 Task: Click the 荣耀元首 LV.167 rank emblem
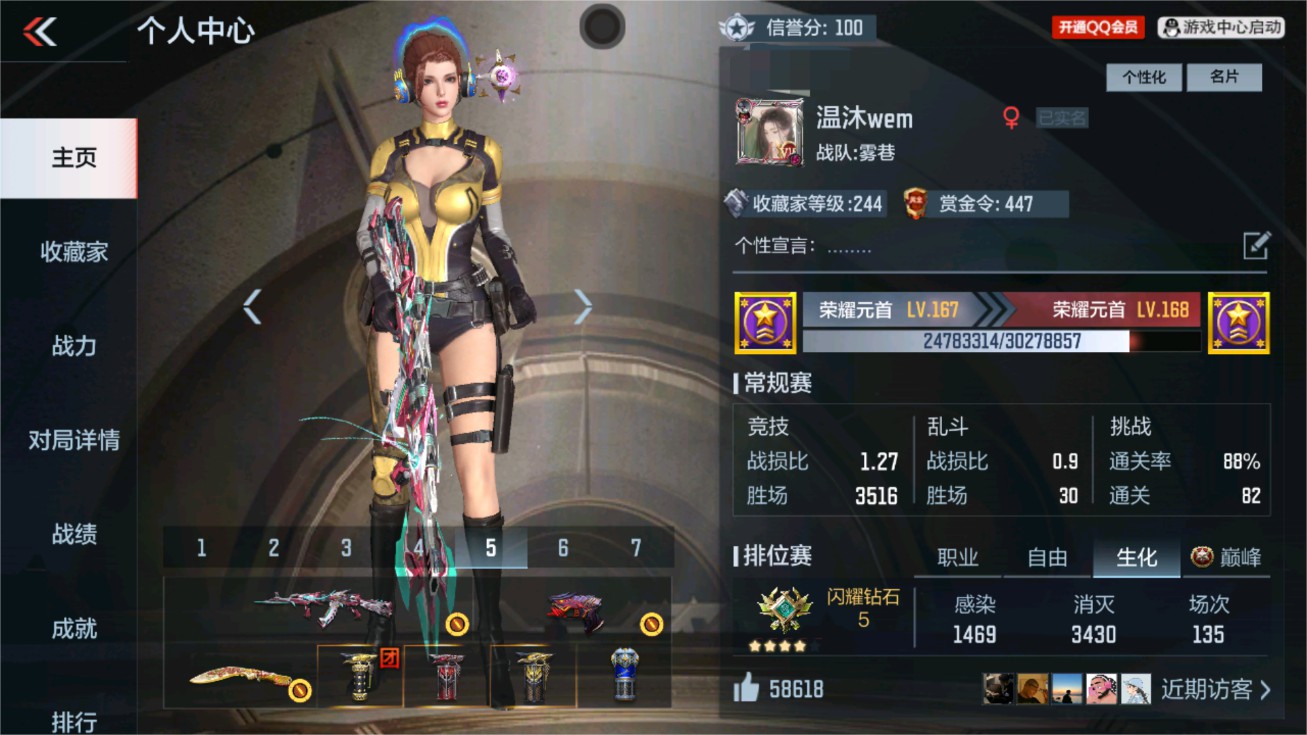[766, 325]
